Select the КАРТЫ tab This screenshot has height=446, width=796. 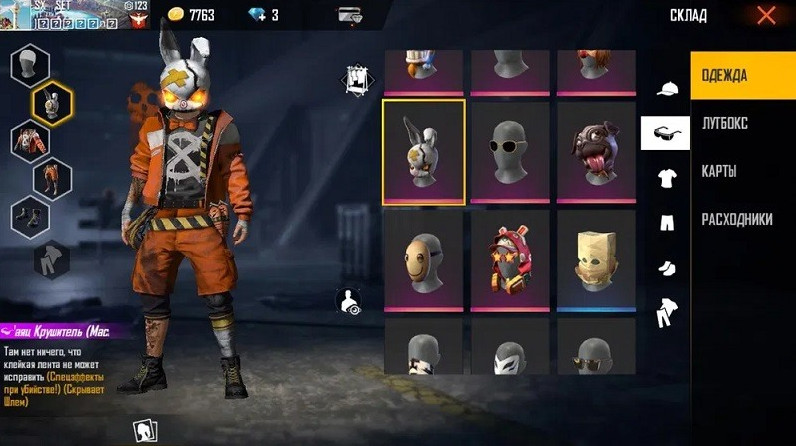coord(742,172)
